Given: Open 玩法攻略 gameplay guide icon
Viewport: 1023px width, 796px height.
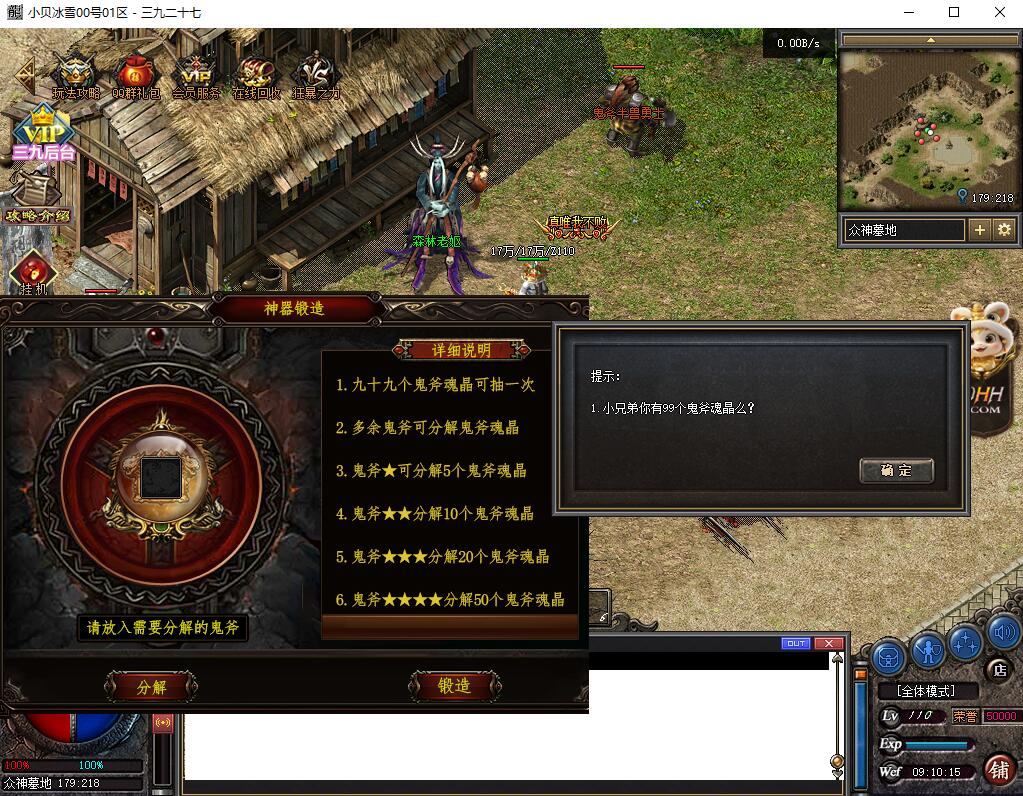Looking at the screenshot, I should 76,77.
